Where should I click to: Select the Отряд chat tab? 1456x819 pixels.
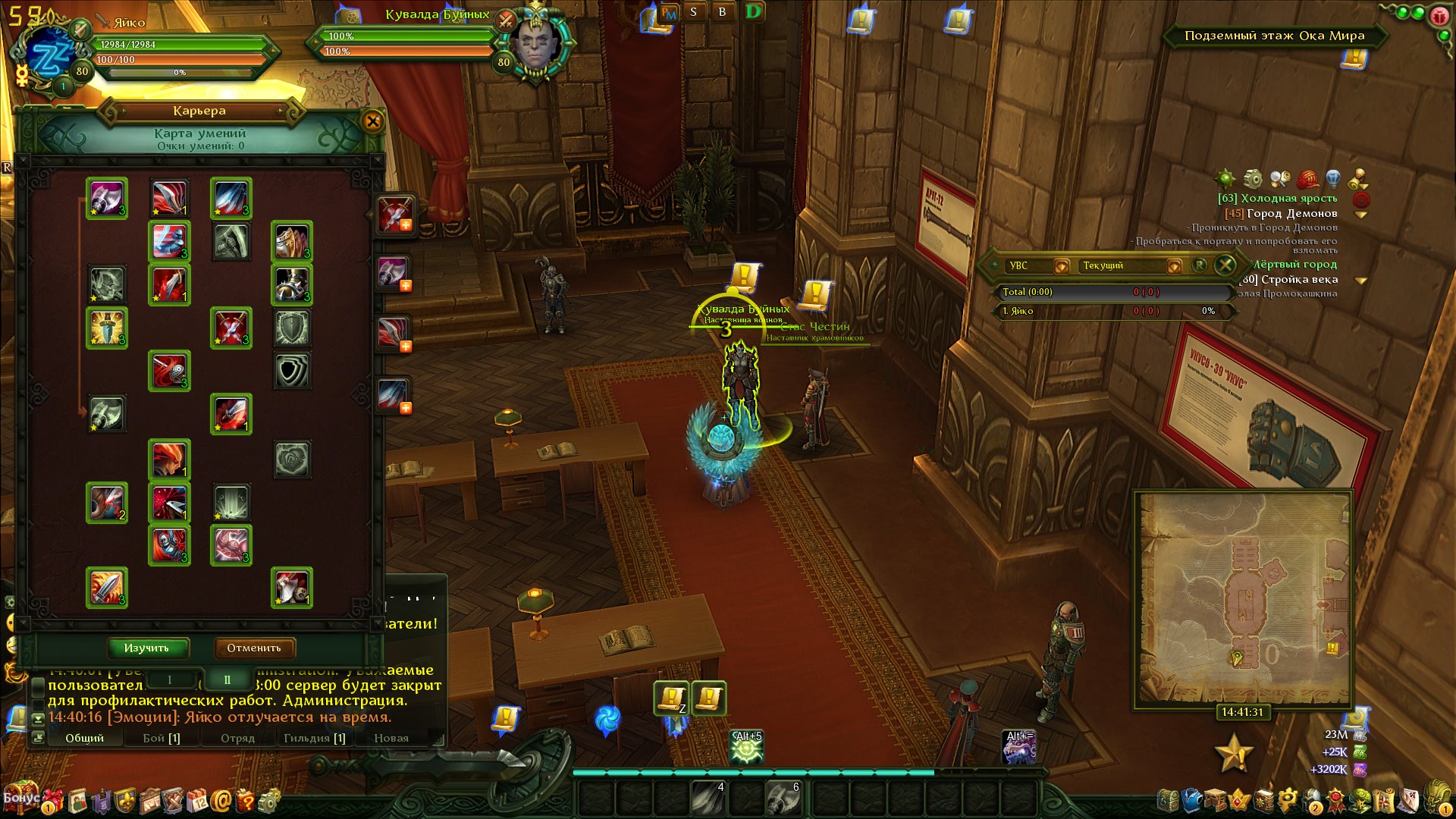237,739
